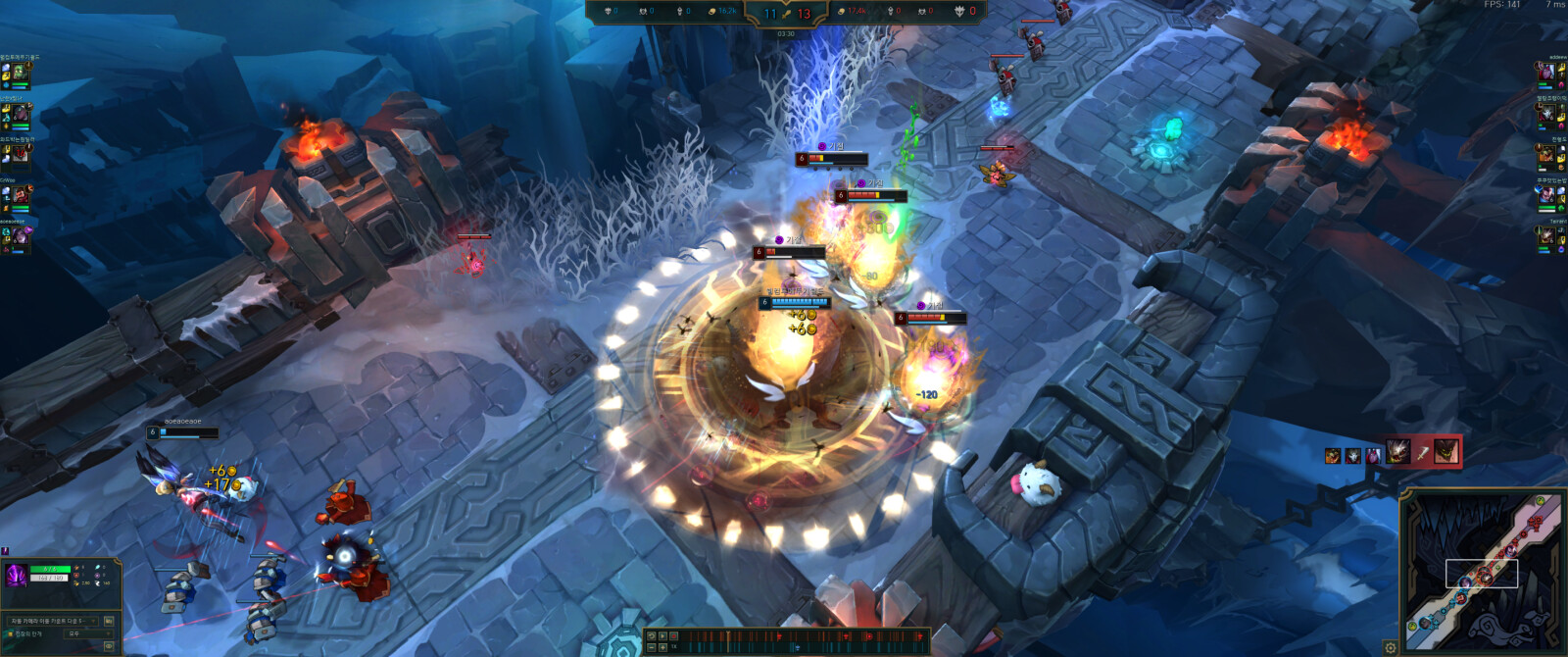This screenshot has width=1568, height=657.
Task: Increase replay speed with the plus button
Action: pyautogui.click(x=662, y=647)
